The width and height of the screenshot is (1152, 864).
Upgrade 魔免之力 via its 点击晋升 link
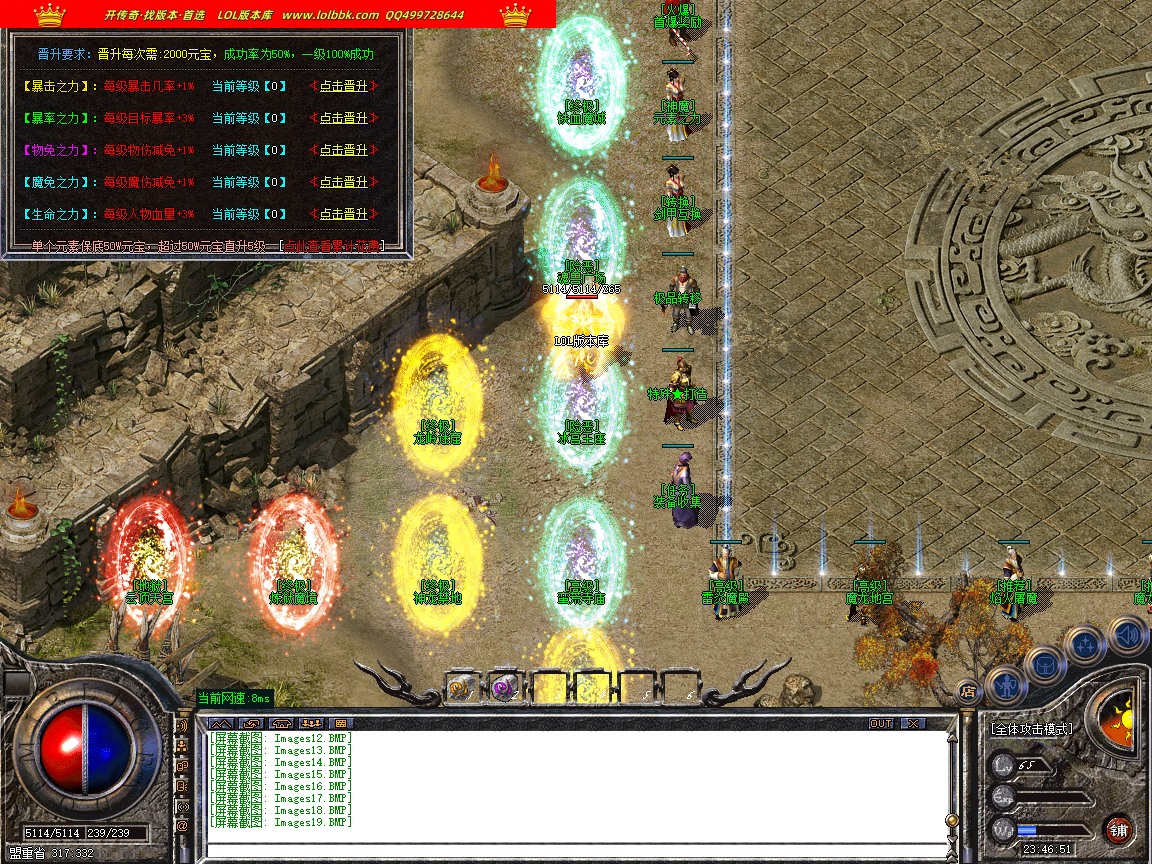coord(344,182)
